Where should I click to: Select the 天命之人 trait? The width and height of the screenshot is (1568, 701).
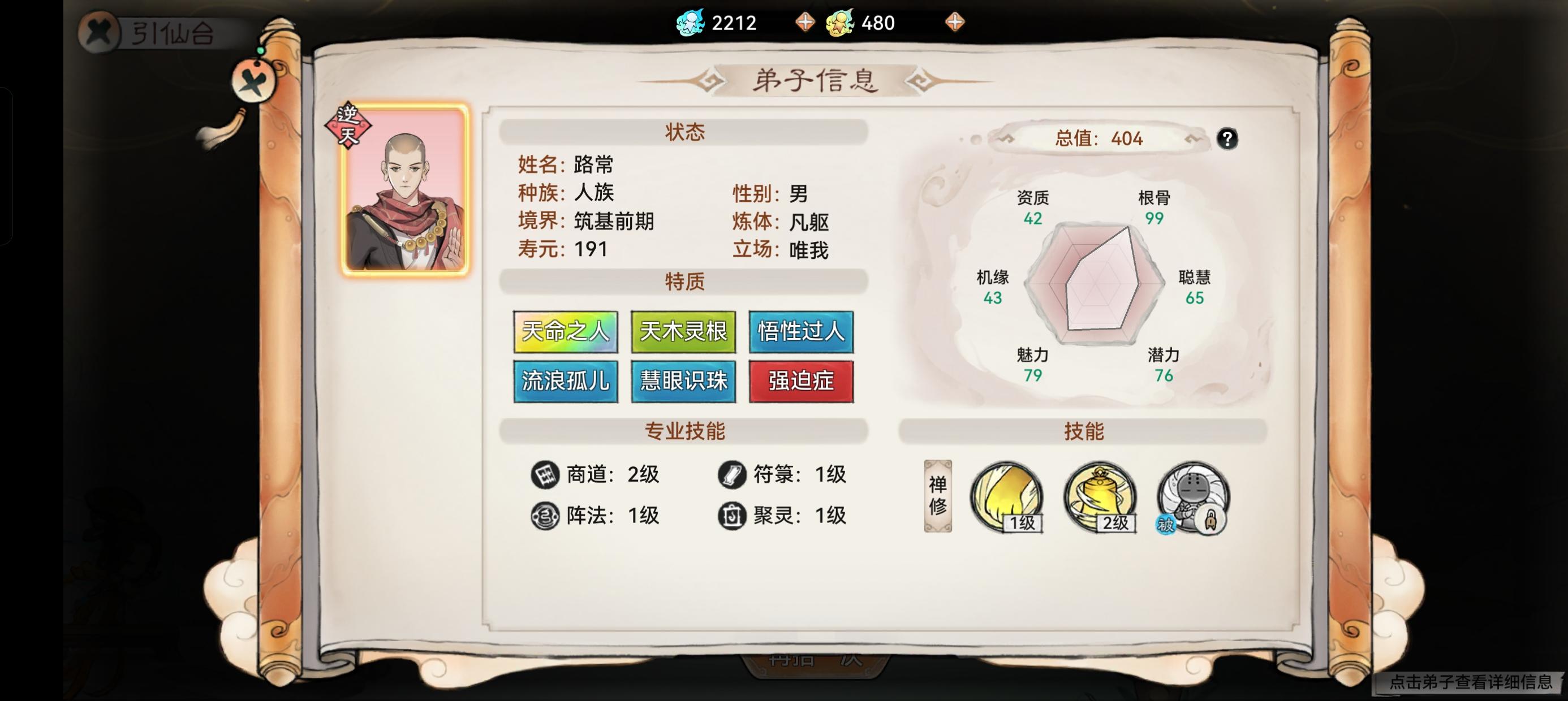[x=566, y=332]
